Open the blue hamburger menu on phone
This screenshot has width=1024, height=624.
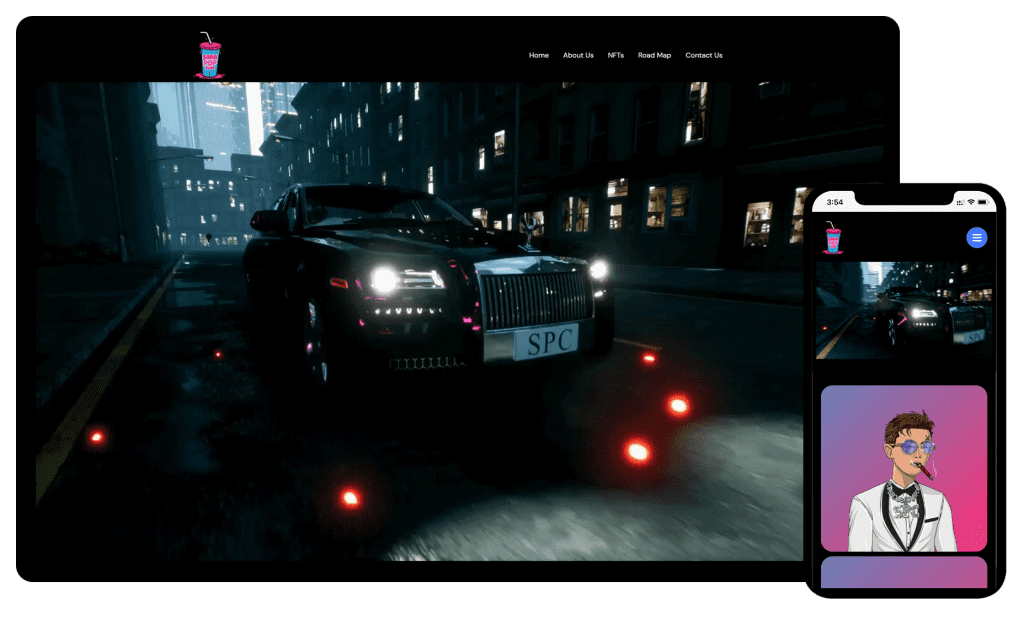977,237
